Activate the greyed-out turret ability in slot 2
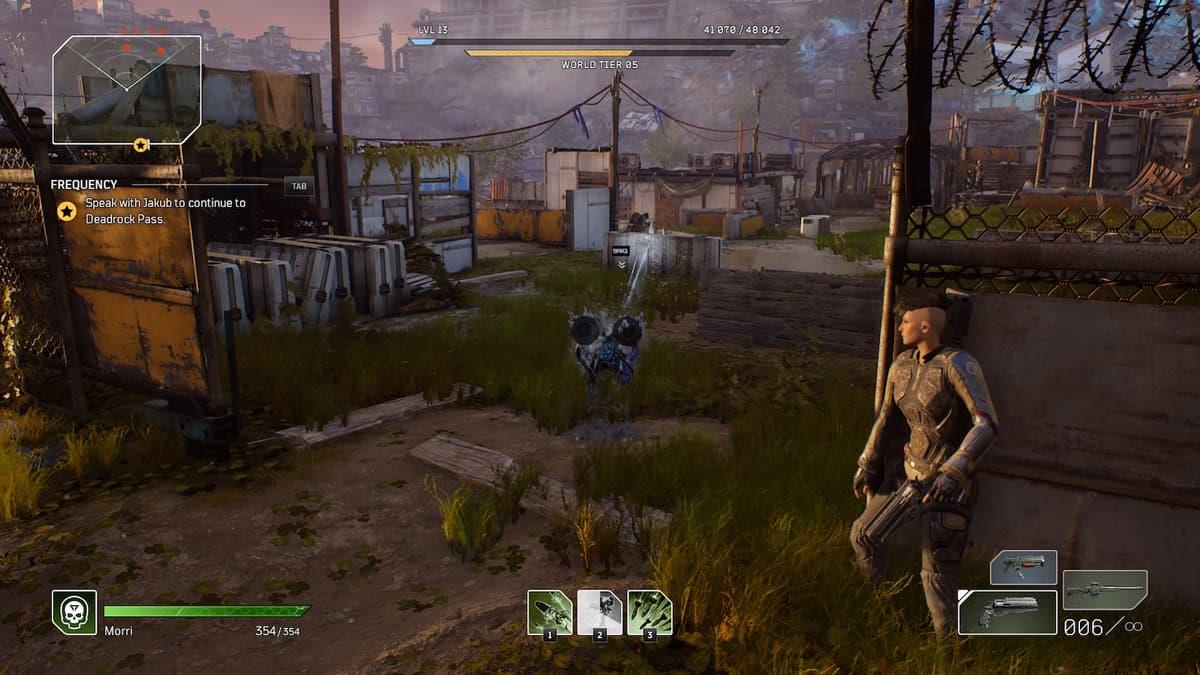1200x675 pixels. [x=600, y=612]
